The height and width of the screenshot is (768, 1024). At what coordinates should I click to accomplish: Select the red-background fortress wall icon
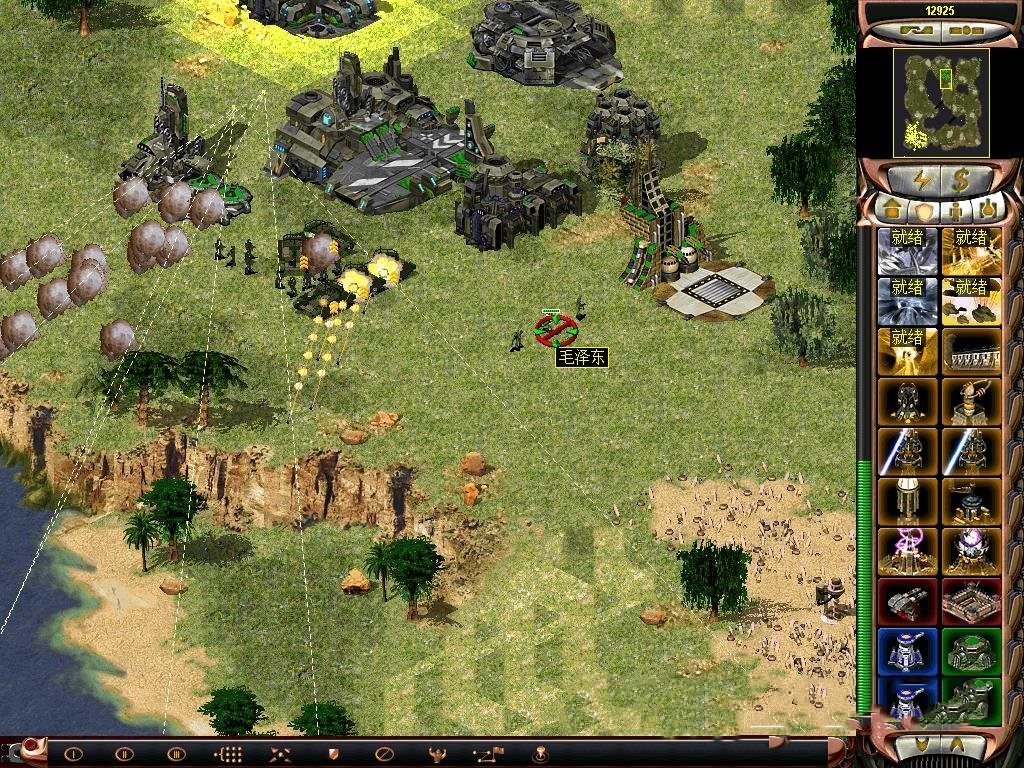coord(971,601)
